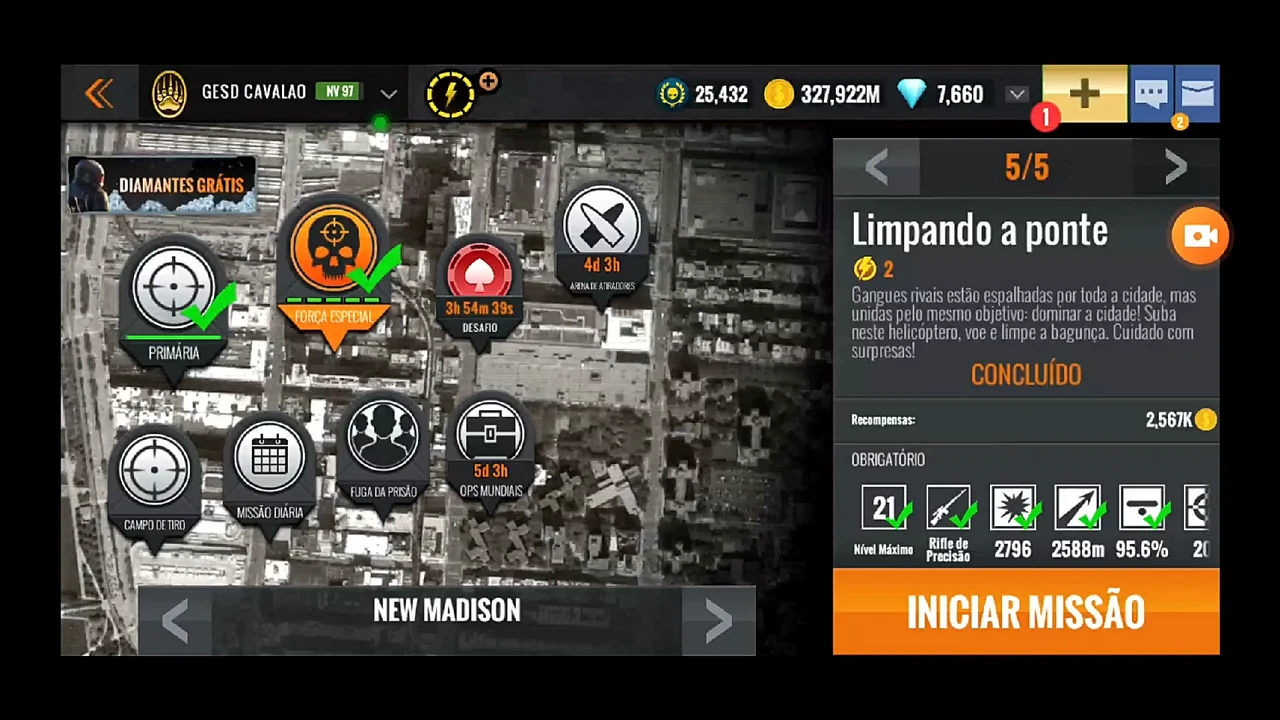Switch to the previous city from New Madison

click(x=175, y=621)
